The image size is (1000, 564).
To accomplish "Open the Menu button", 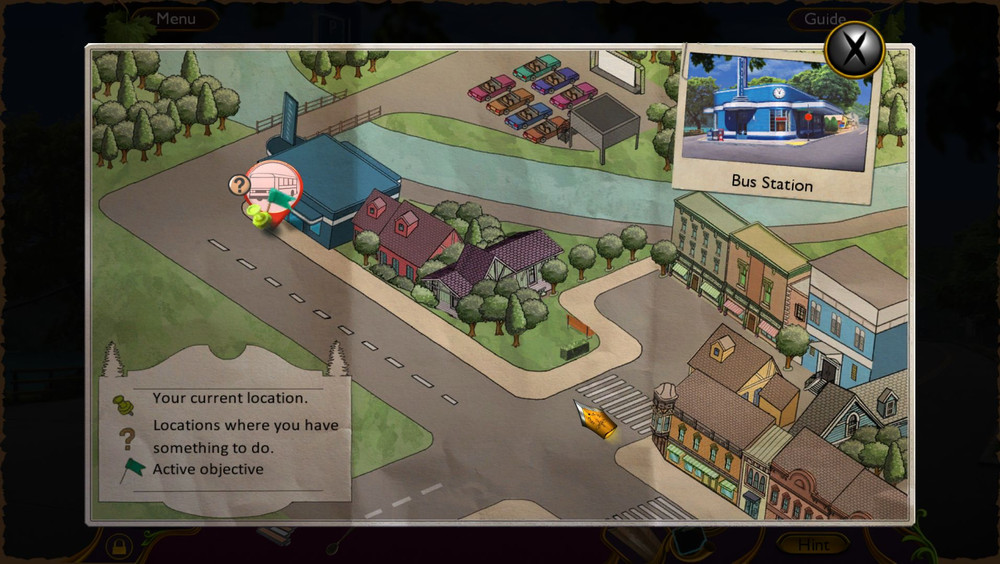I will pos(176,18).
